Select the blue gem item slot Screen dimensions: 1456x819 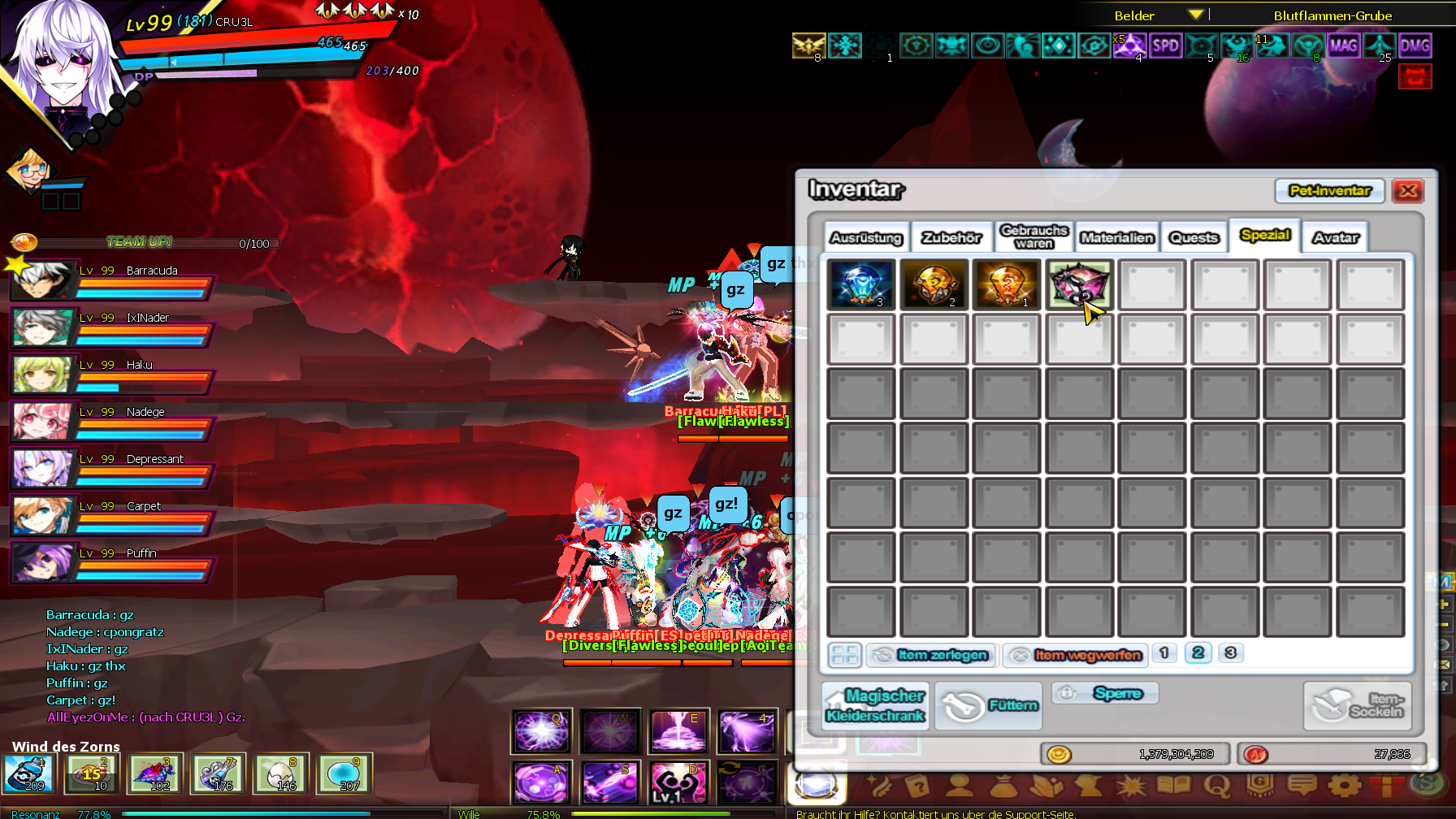[x=861, y=284]
